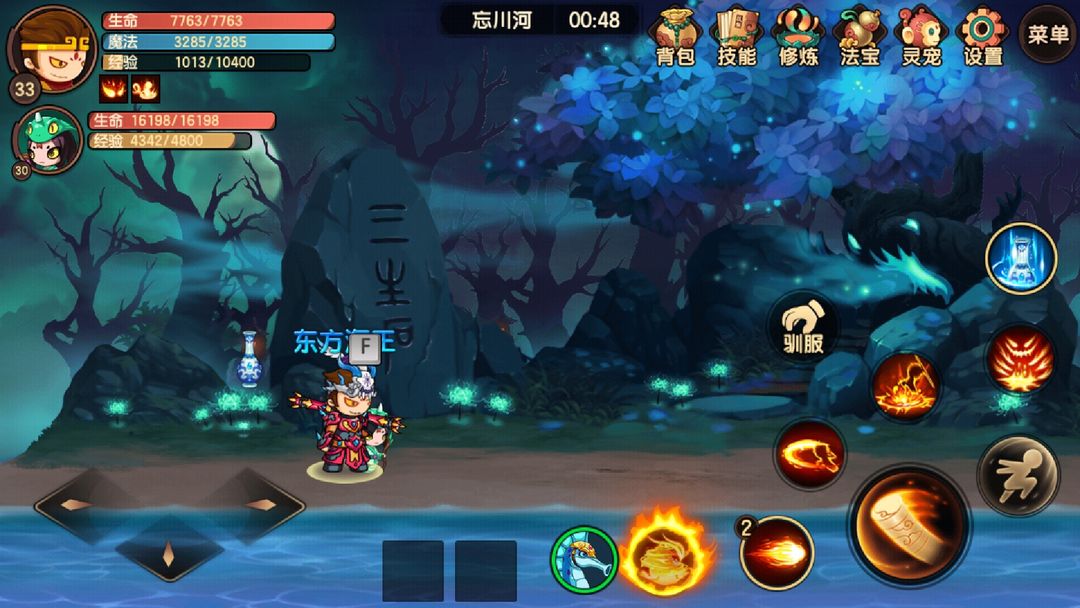Open the 灵宠 spirit pet menu

pos(920,36)
